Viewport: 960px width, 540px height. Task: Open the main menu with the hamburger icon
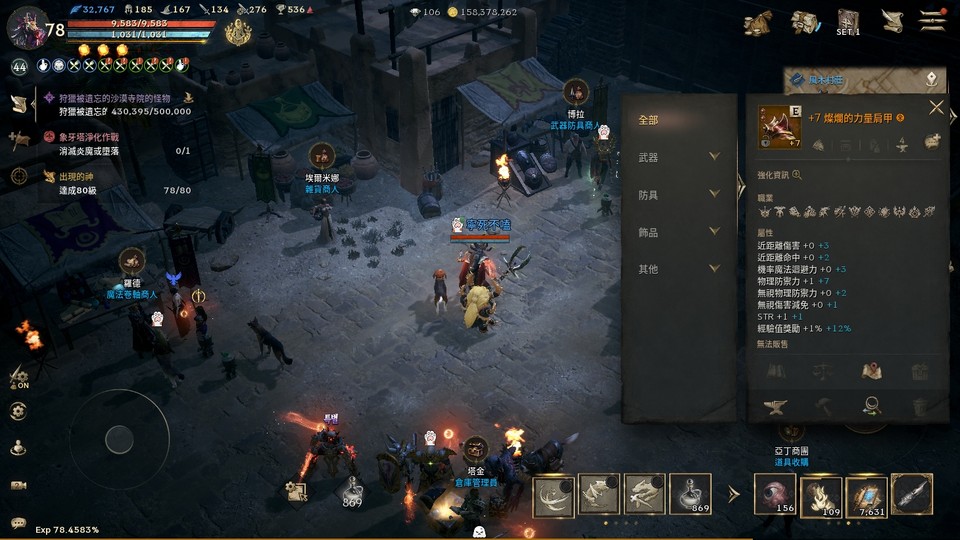click(x=932, y=19)
